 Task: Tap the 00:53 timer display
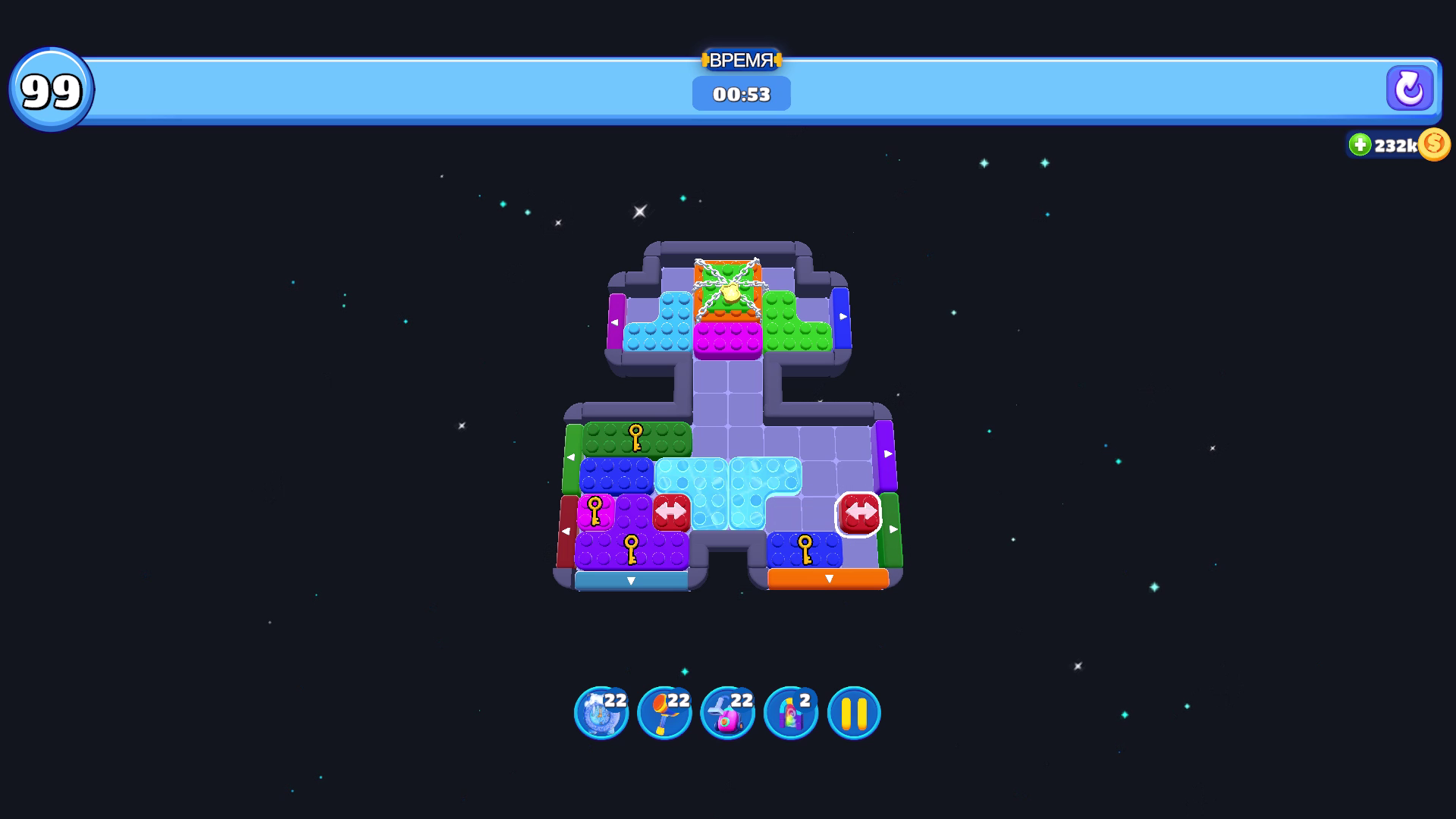(x=741, y=94)
